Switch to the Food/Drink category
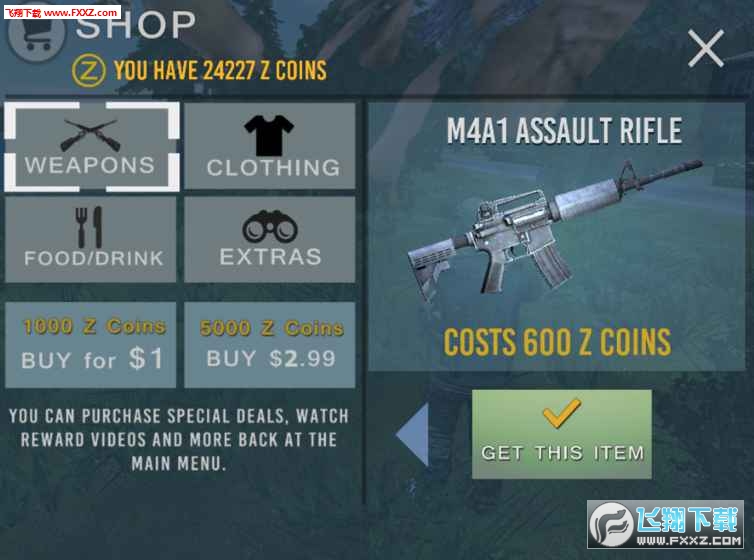This screenshot has height=560, width=754. (x=91, y=239)
